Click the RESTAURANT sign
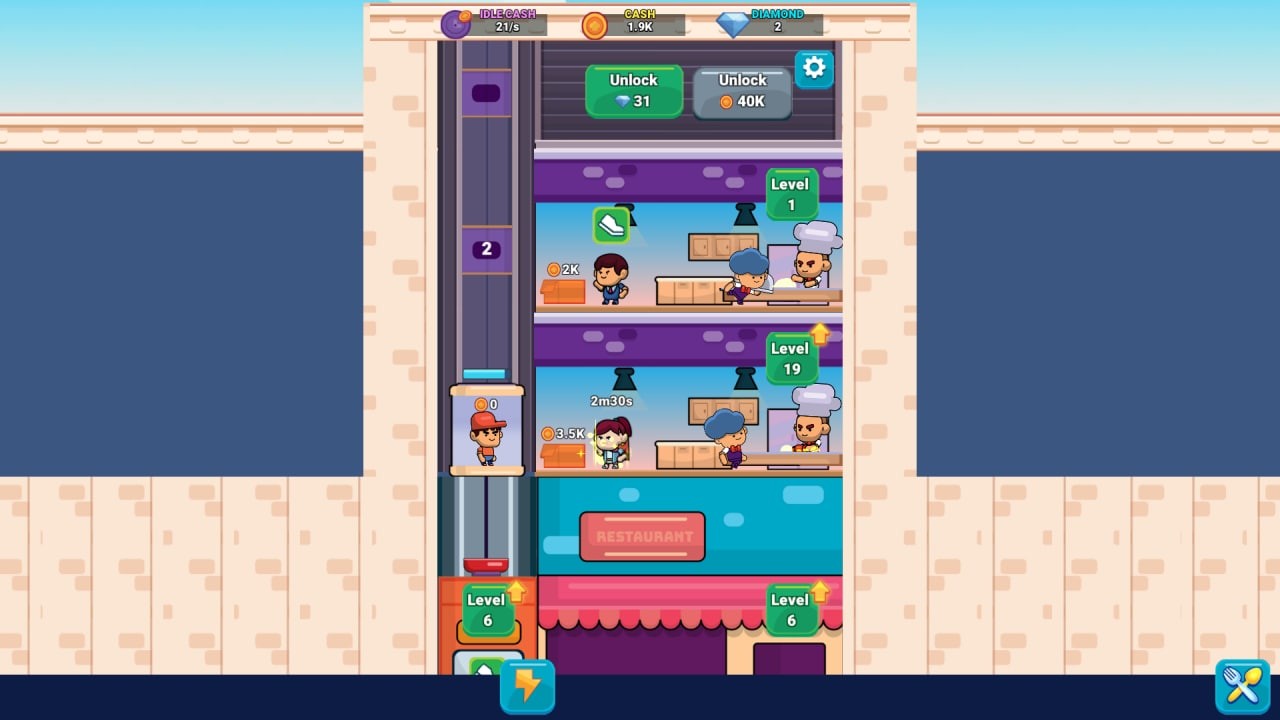This screenshot has height=720, width=1280. tap(642, 535)
